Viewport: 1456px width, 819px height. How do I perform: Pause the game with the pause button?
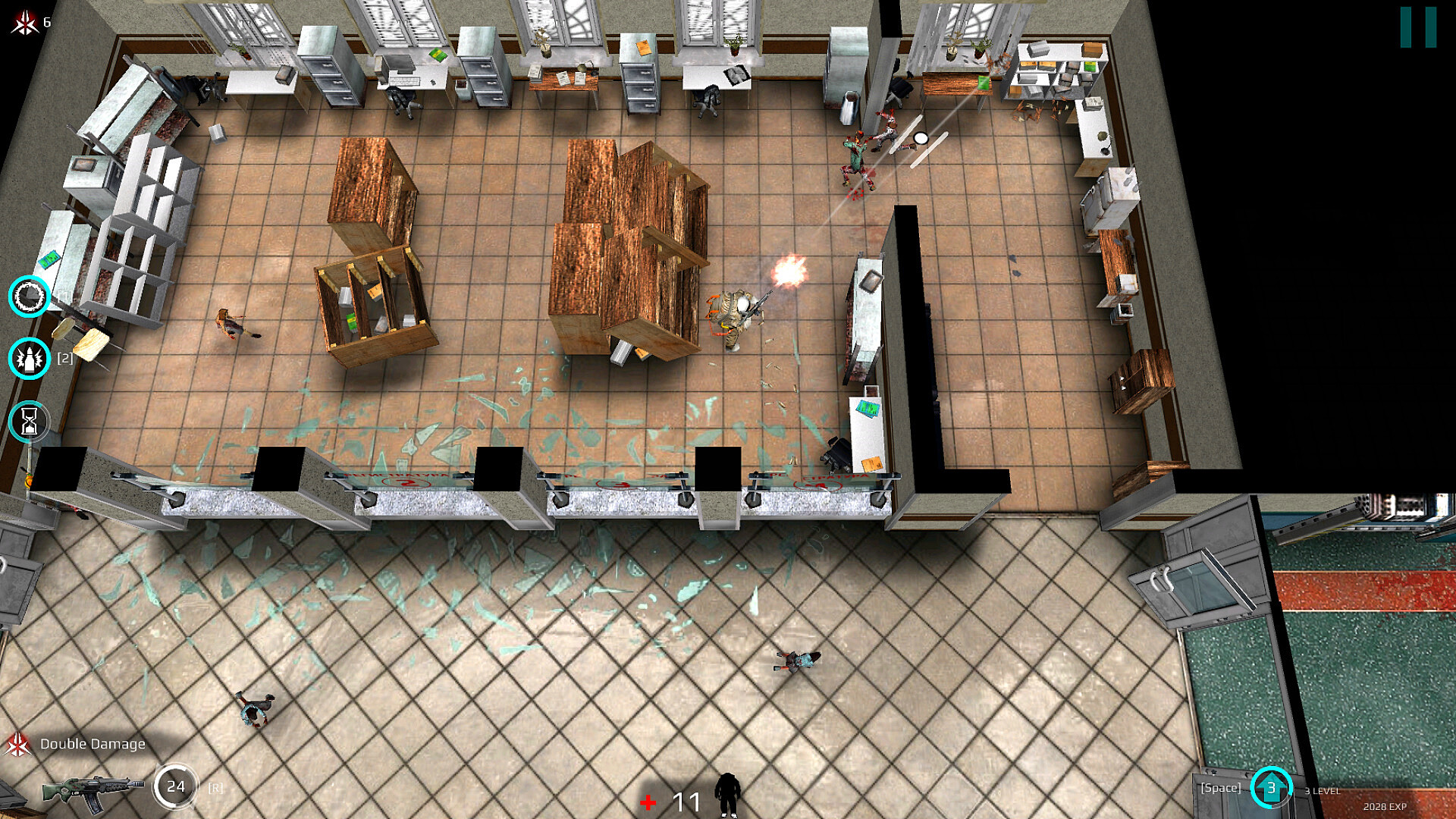tap(1417, 28)
